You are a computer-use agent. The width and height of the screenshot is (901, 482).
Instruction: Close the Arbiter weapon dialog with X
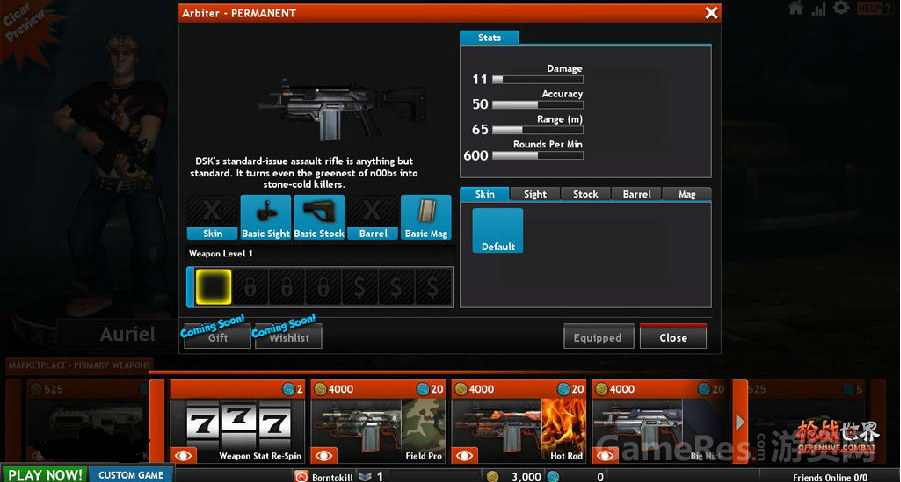711,13
